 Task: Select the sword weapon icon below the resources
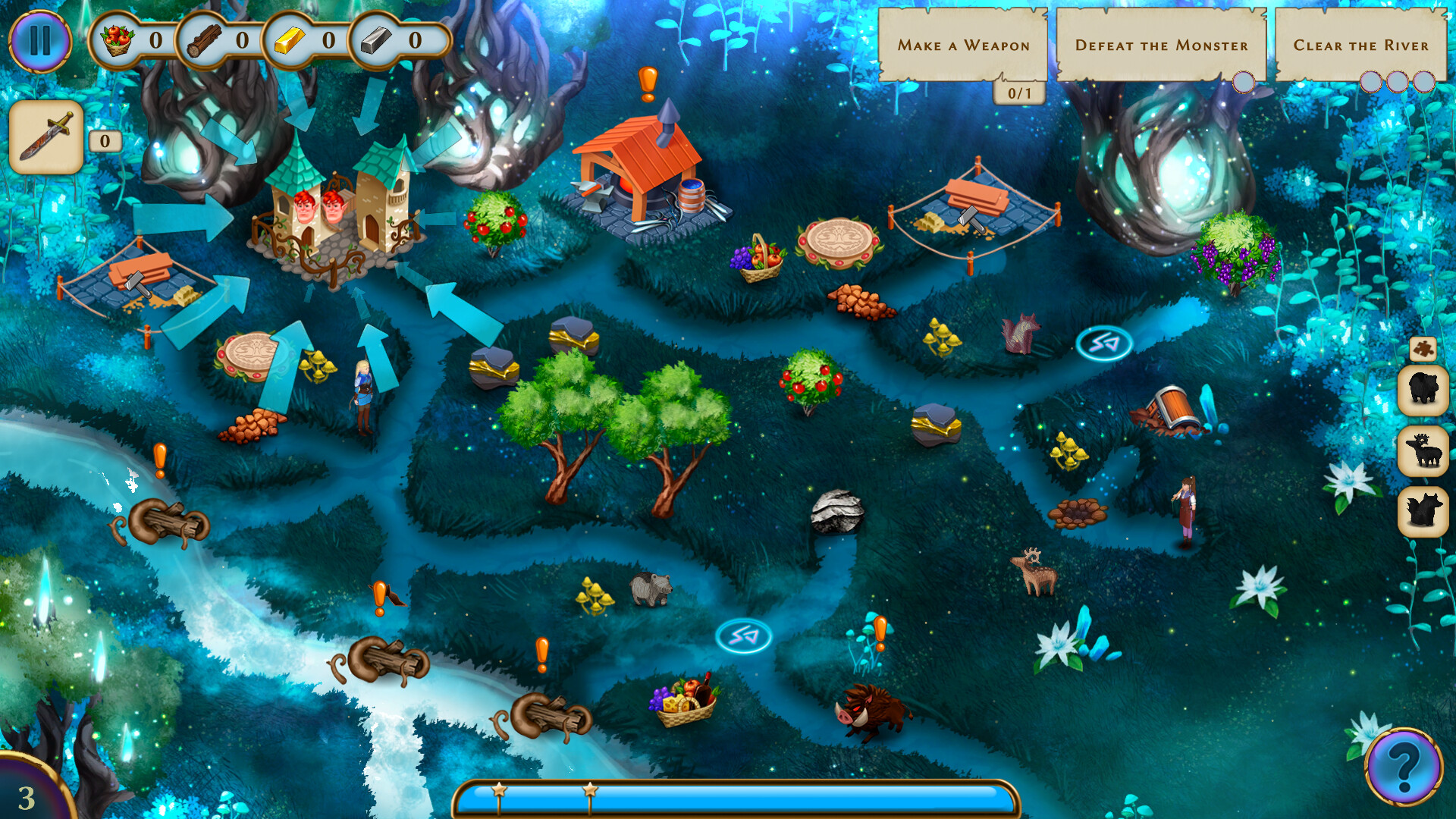click(45, 135)
